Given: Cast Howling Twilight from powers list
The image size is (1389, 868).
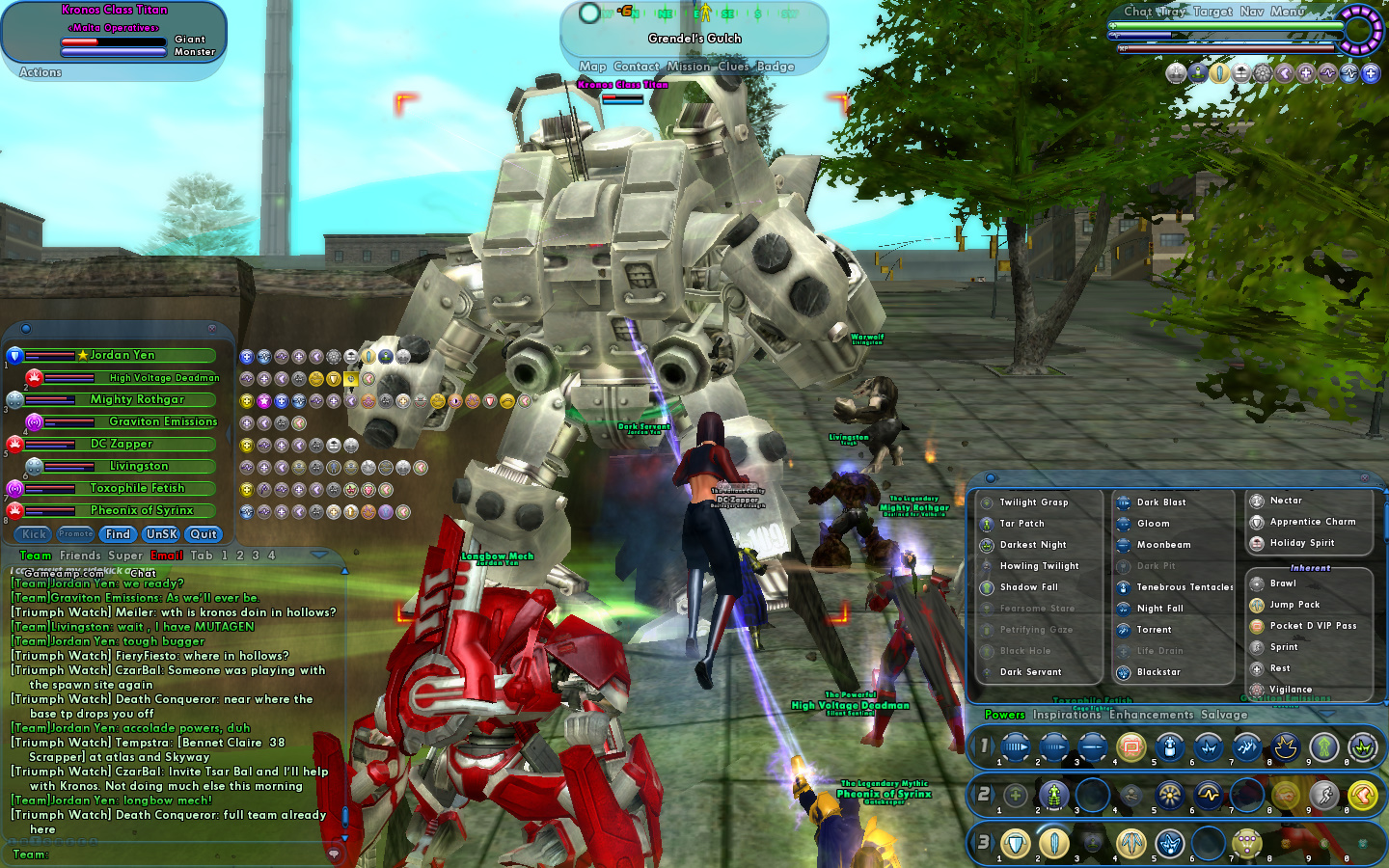Looking at the screenshot, I should point(1039,566).
